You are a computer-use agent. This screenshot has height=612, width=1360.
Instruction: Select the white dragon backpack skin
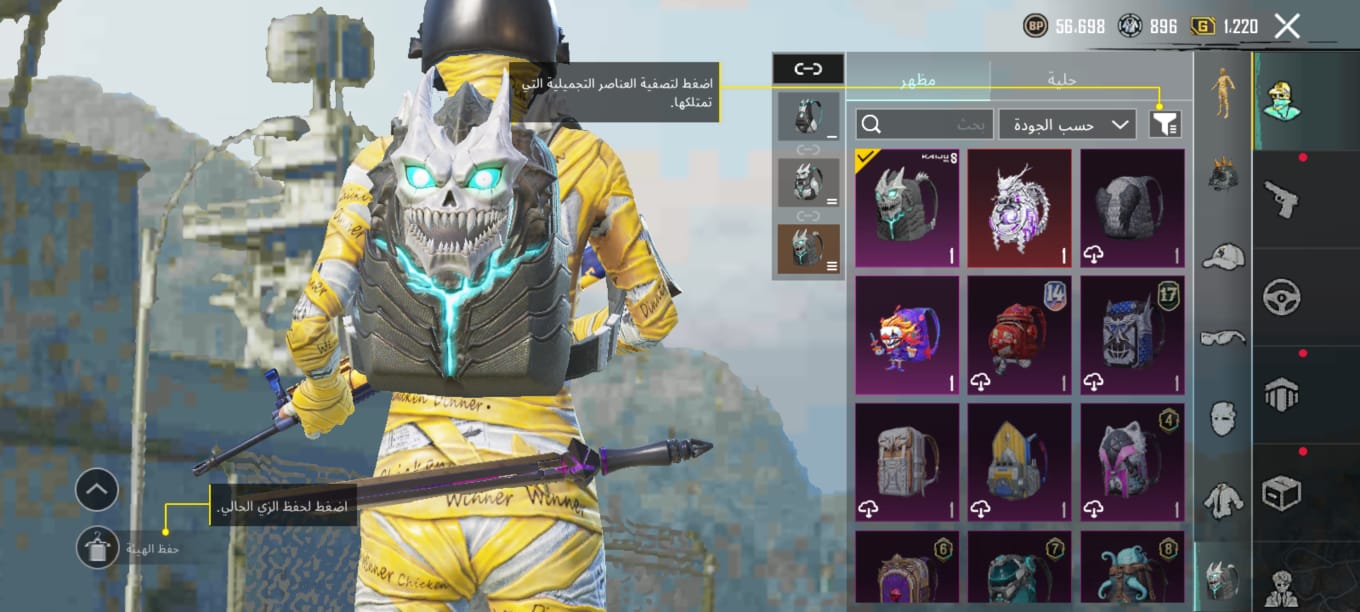(1019, 208)
